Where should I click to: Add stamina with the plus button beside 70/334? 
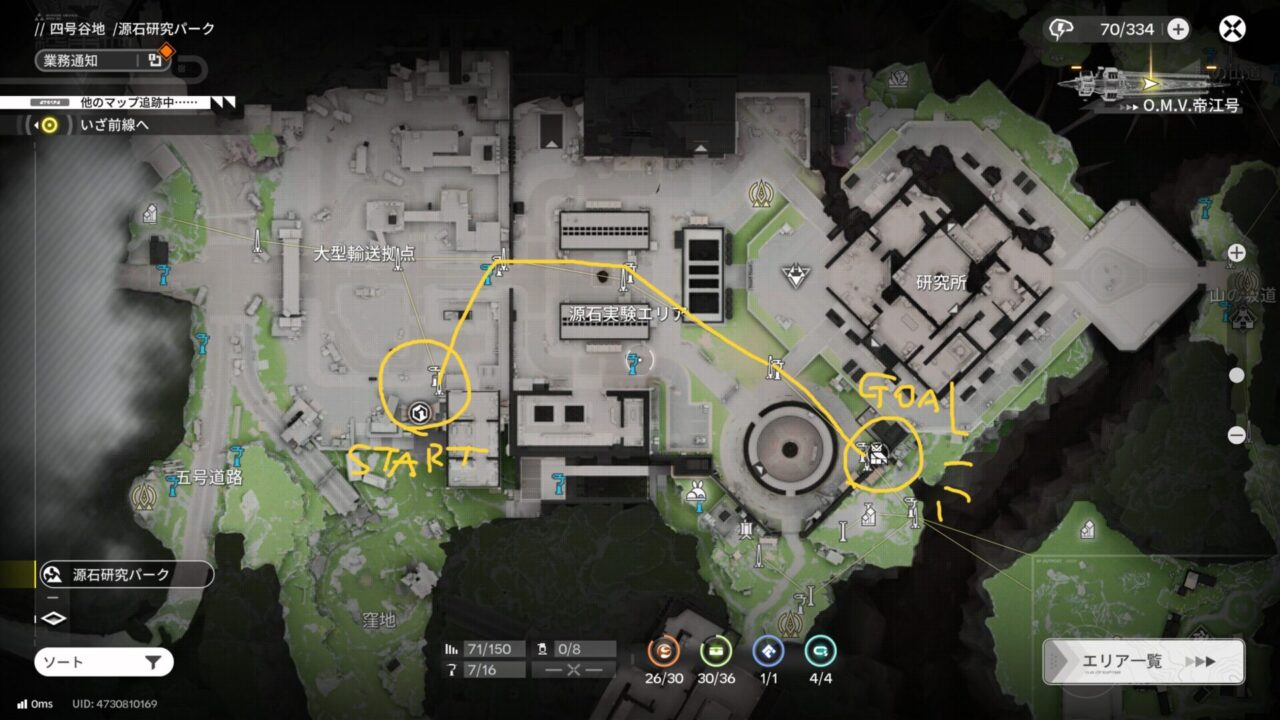tap(1178, 29)
